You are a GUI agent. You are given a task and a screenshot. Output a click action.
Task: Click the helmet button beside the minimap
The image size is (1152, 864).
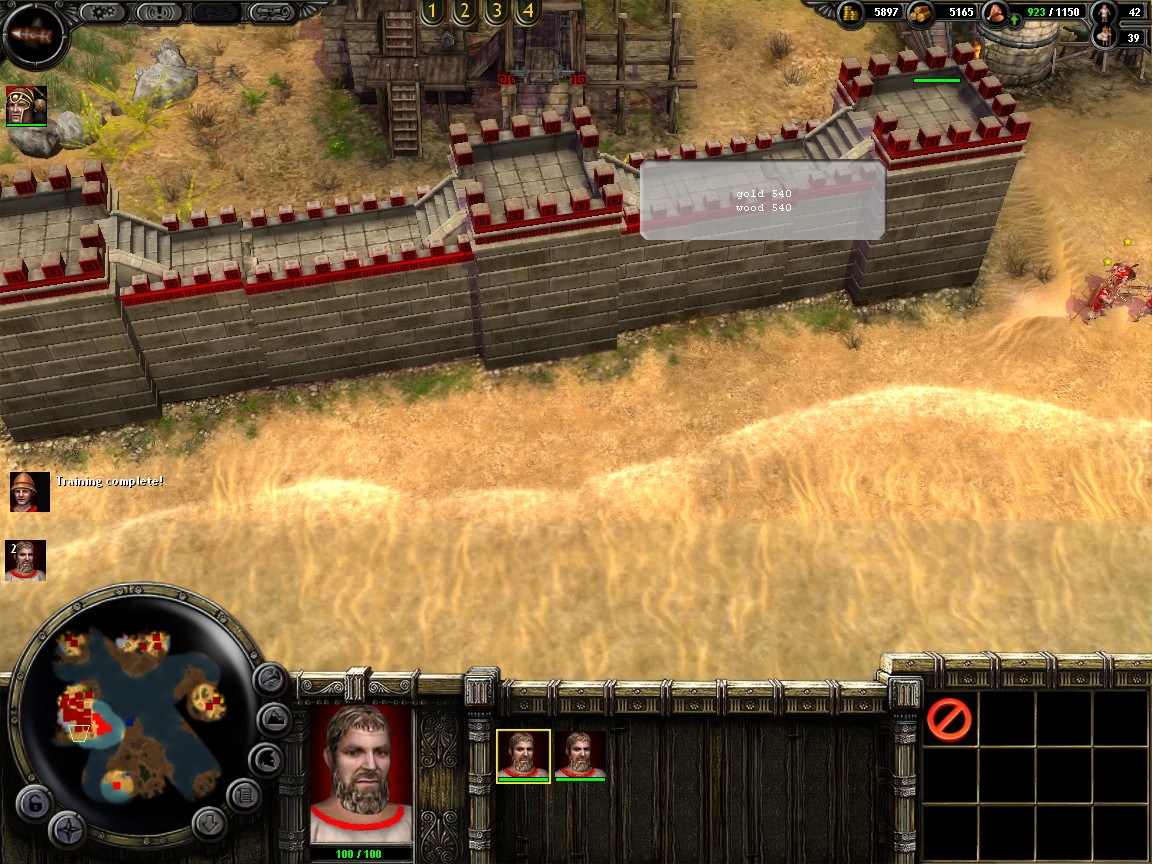(266, 760)
